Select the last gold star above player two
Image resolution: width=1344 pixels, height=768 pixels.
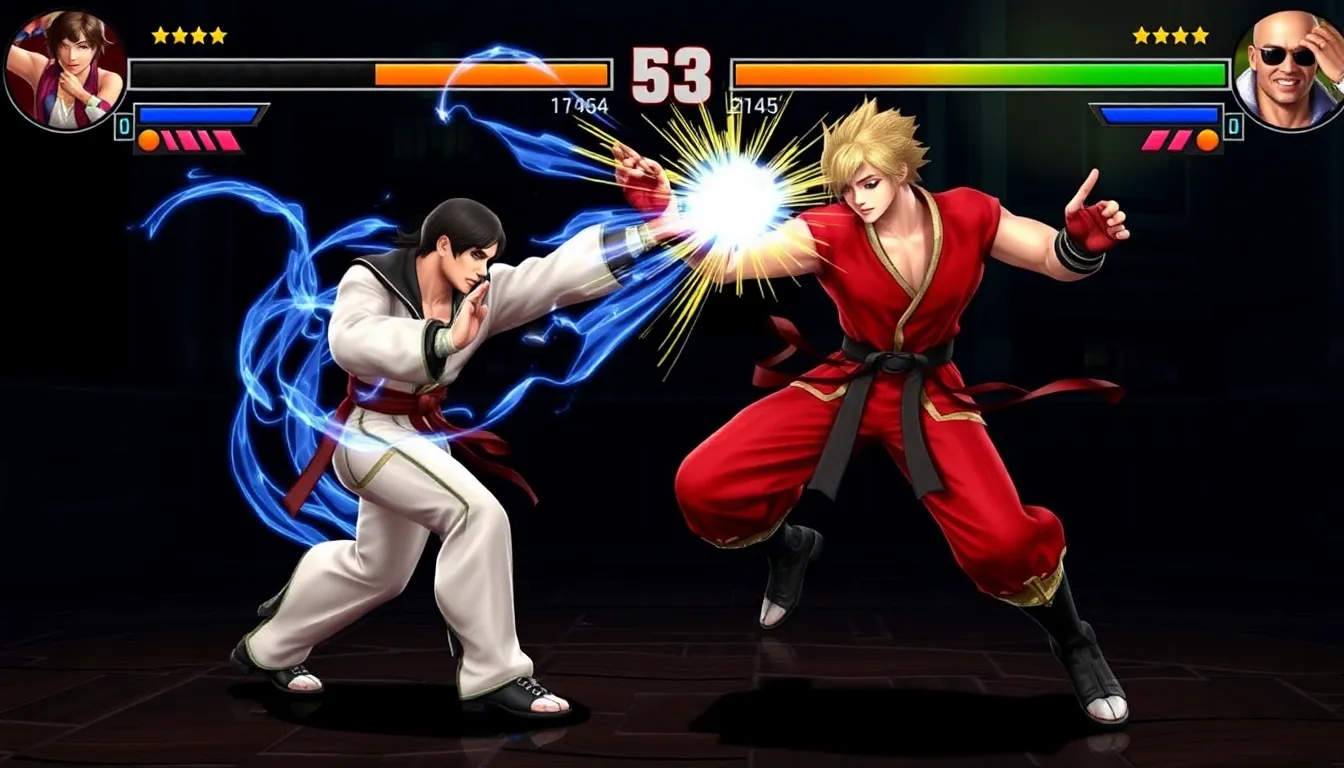coord(1200,36)
